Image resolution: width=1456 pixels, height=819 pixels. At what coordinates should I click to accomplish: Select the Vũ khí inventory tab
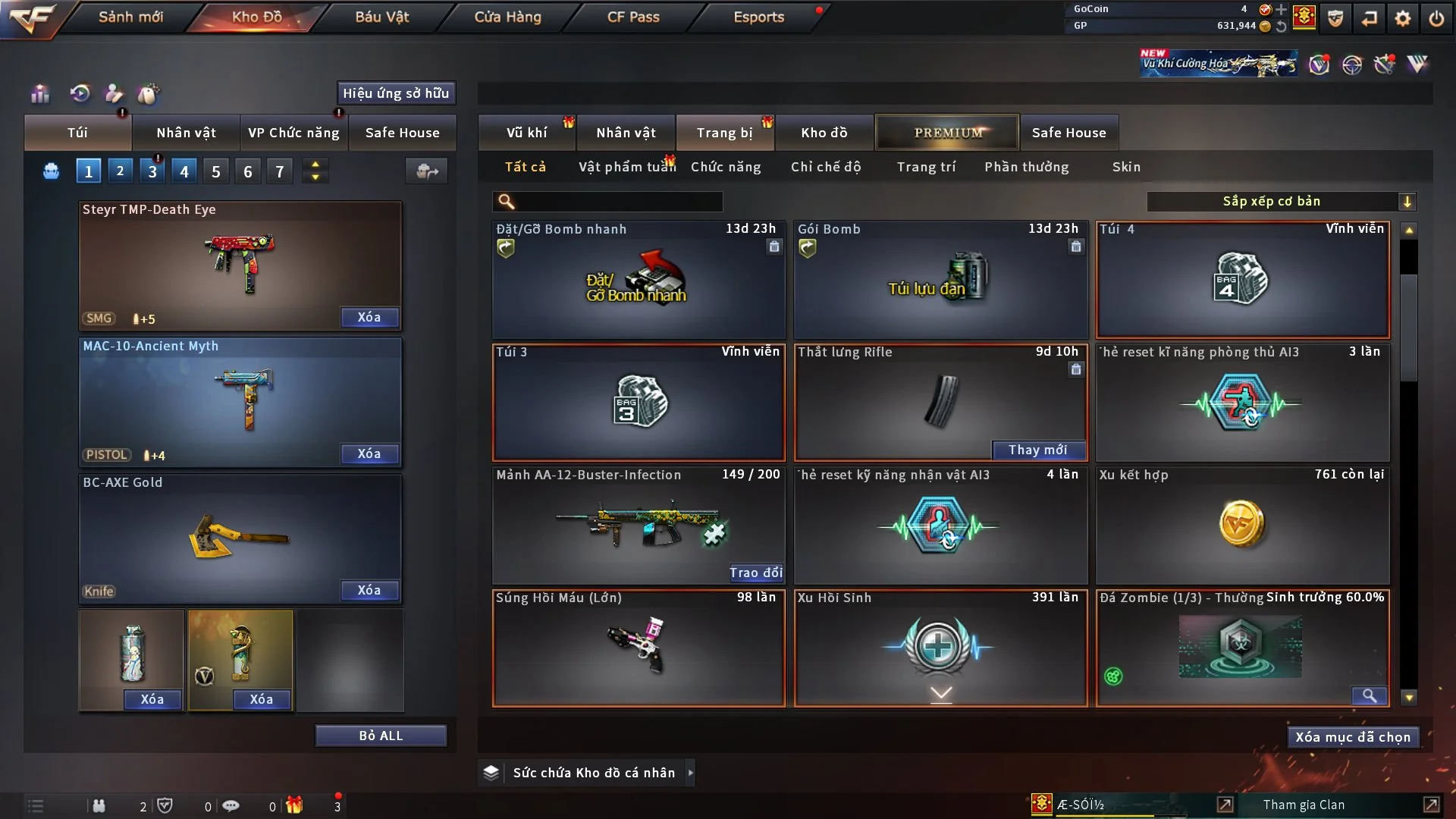526,133
